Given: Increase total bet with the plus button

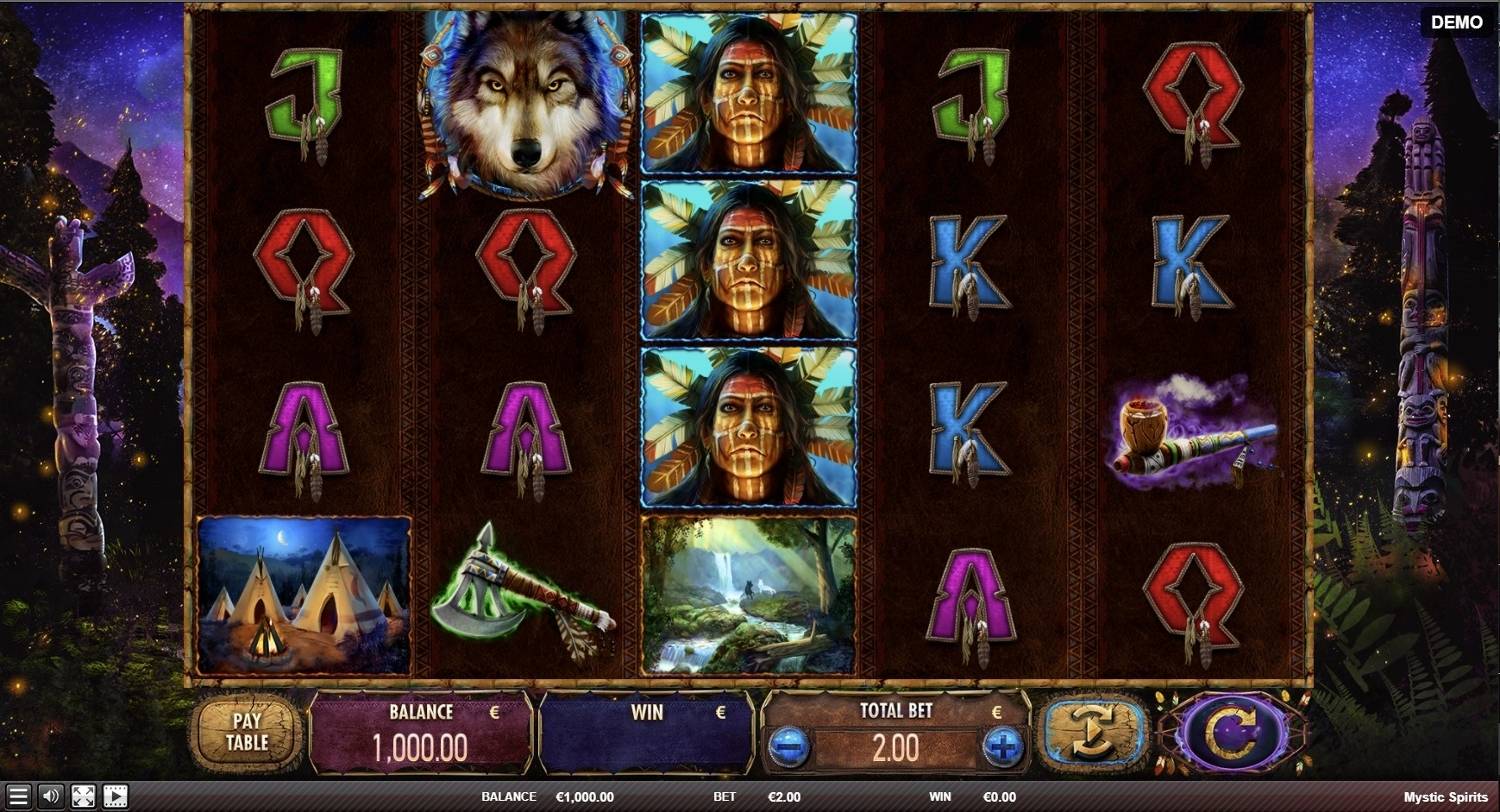Looking at the screenshot, I should (x=1003, y=746).
